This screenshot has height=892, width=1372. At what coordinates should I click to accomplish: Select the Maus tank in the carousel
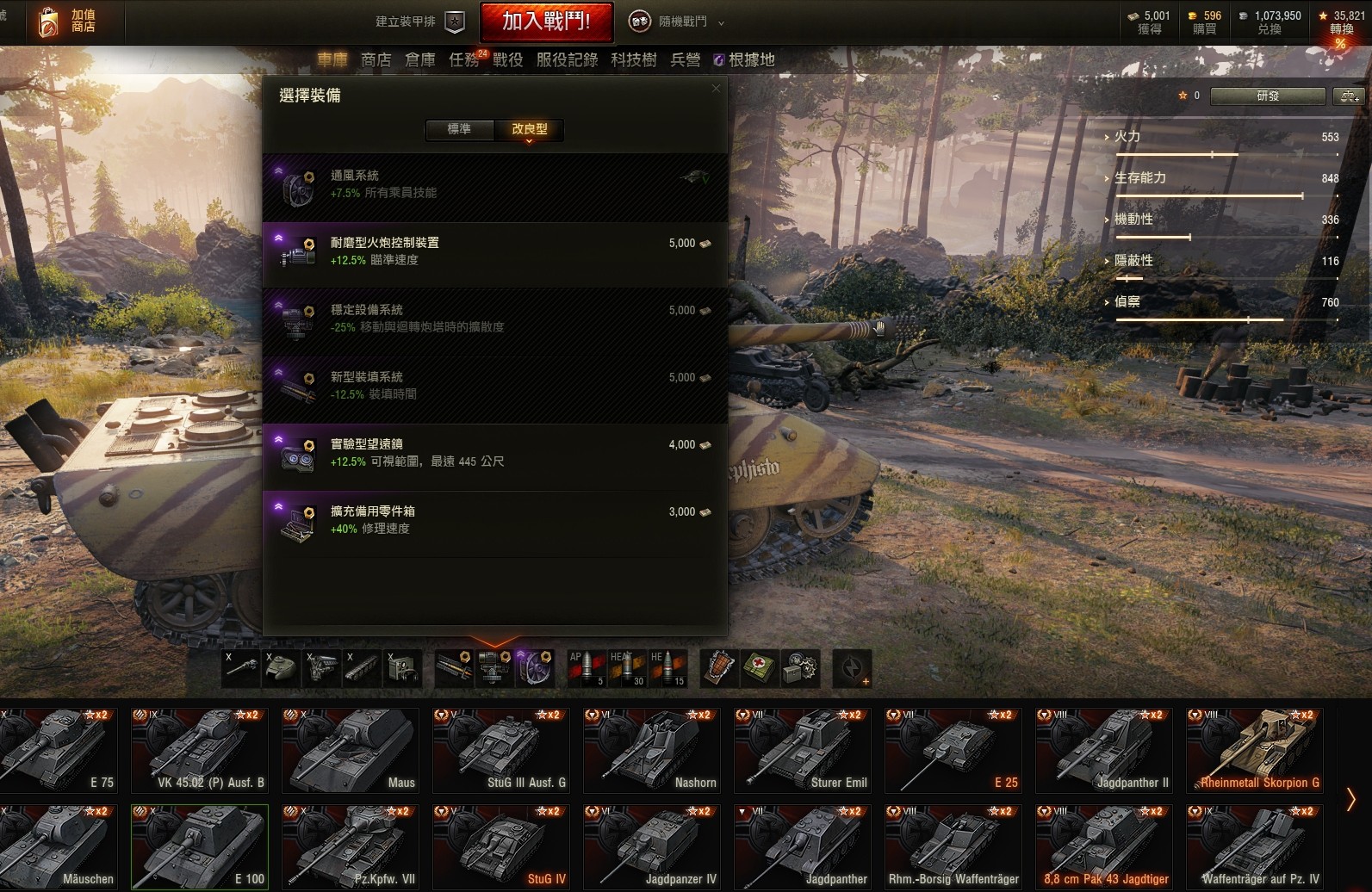click(351, 750)
